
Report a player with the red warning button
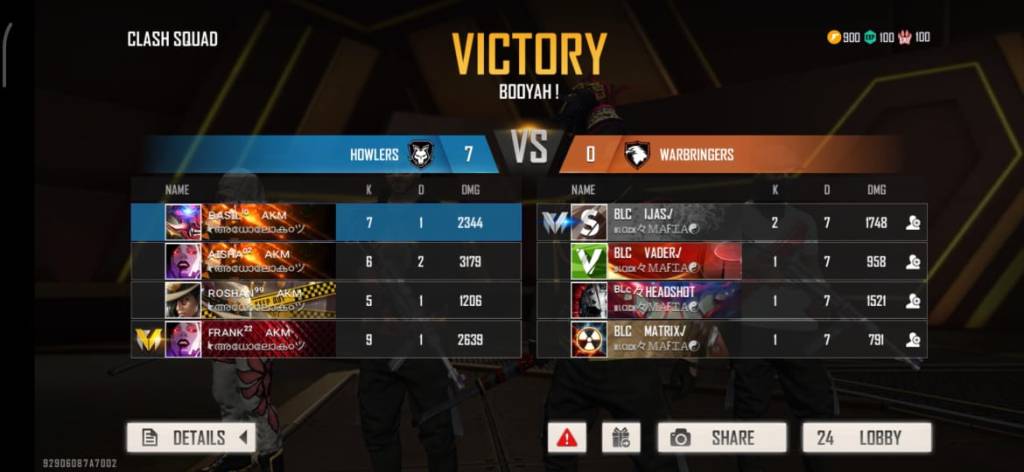point(567,437)
